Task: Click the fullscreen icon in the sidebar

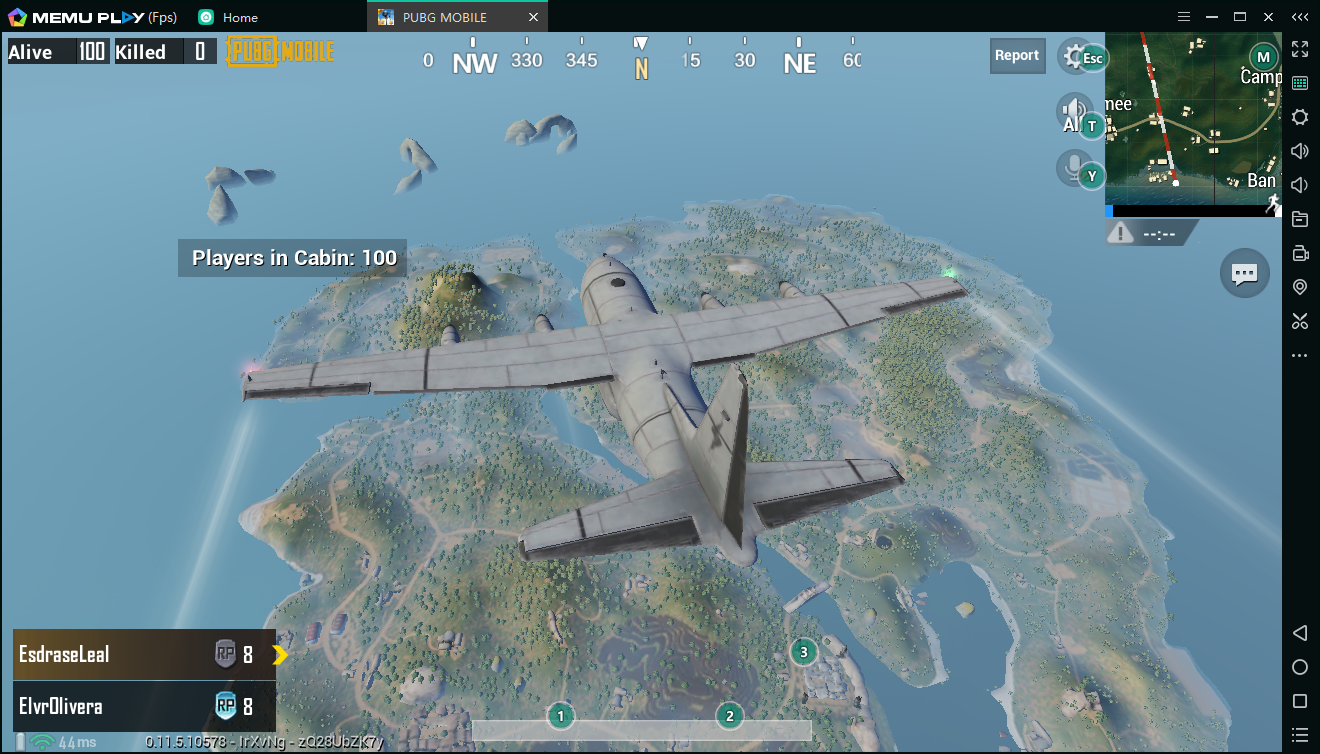Action: [1300, 47]
